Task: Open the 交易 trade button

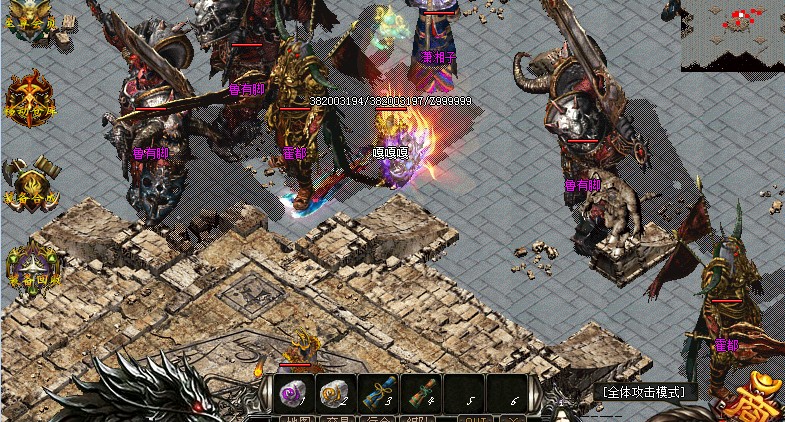Action: tap(336, 416)
